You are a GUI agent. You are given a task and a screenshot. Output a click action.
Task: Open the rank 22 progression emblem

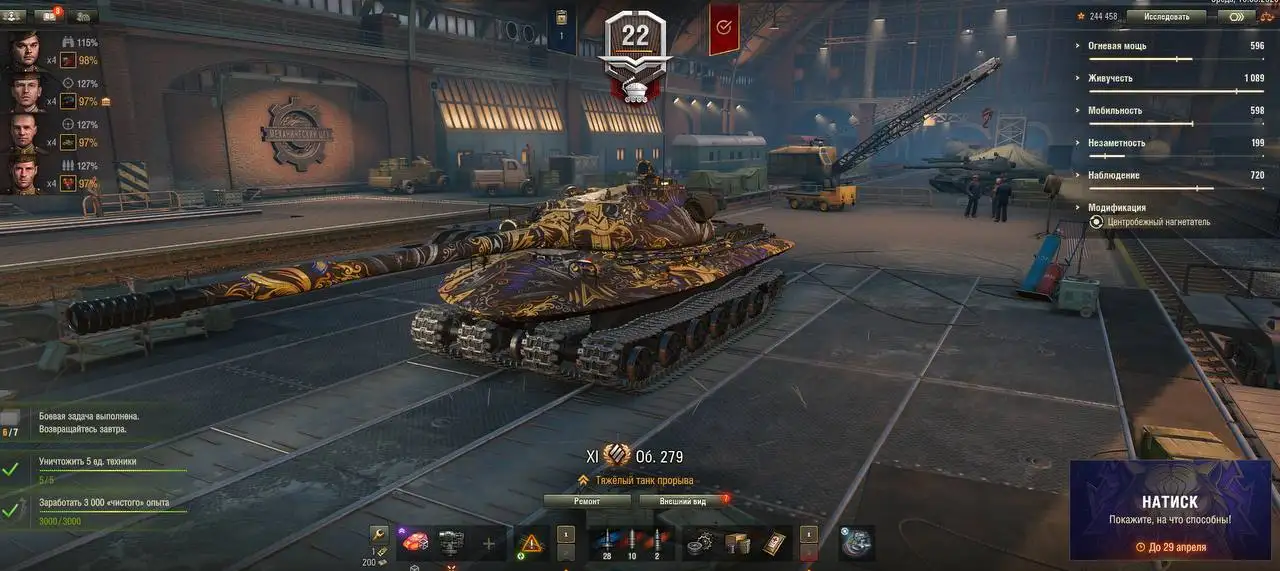click(x=636, y=50)
